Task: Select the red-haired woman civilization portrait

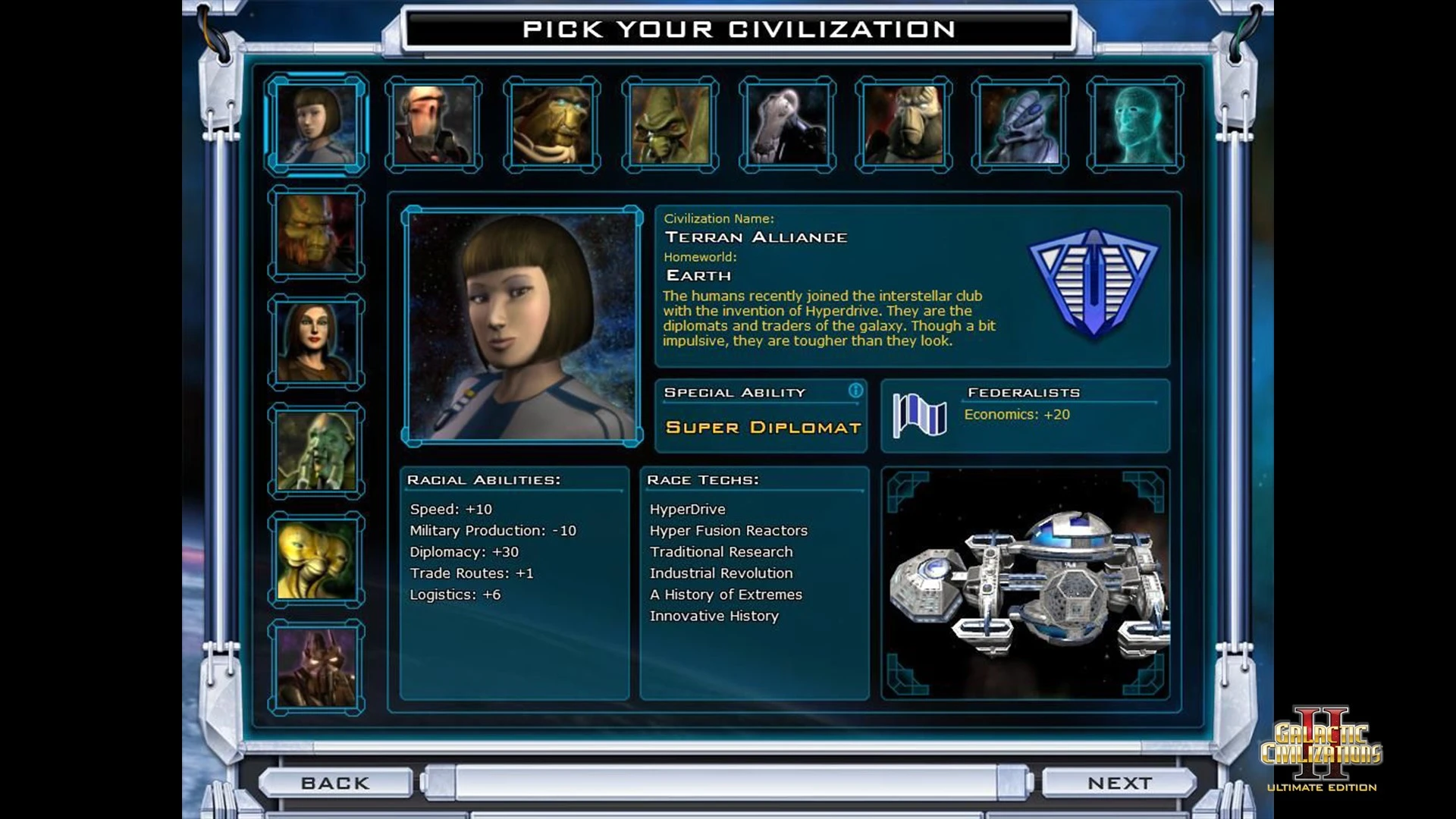Action: (x=316, y=342)
